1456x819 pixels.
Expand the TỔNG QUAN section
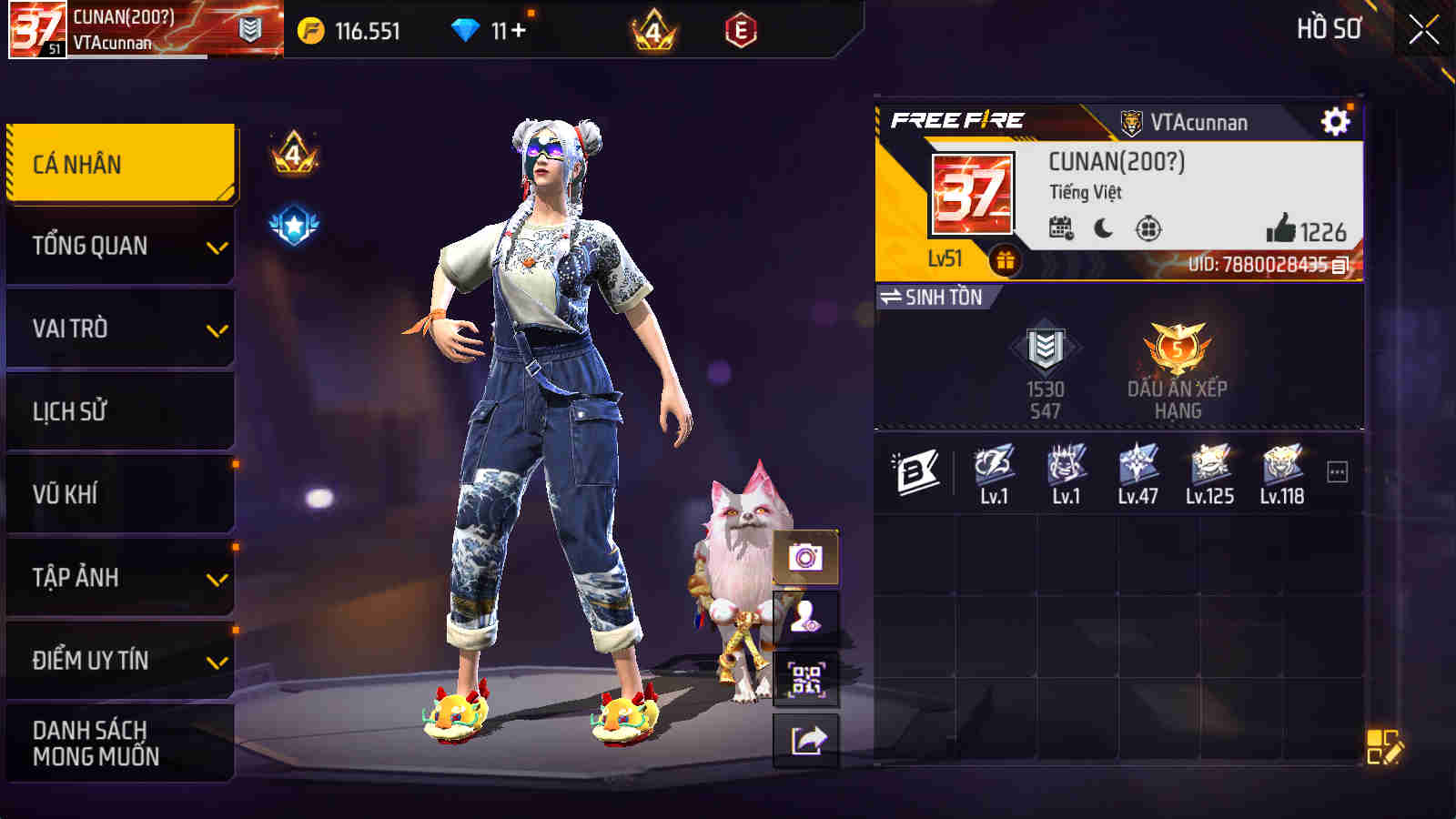(118, 244)
